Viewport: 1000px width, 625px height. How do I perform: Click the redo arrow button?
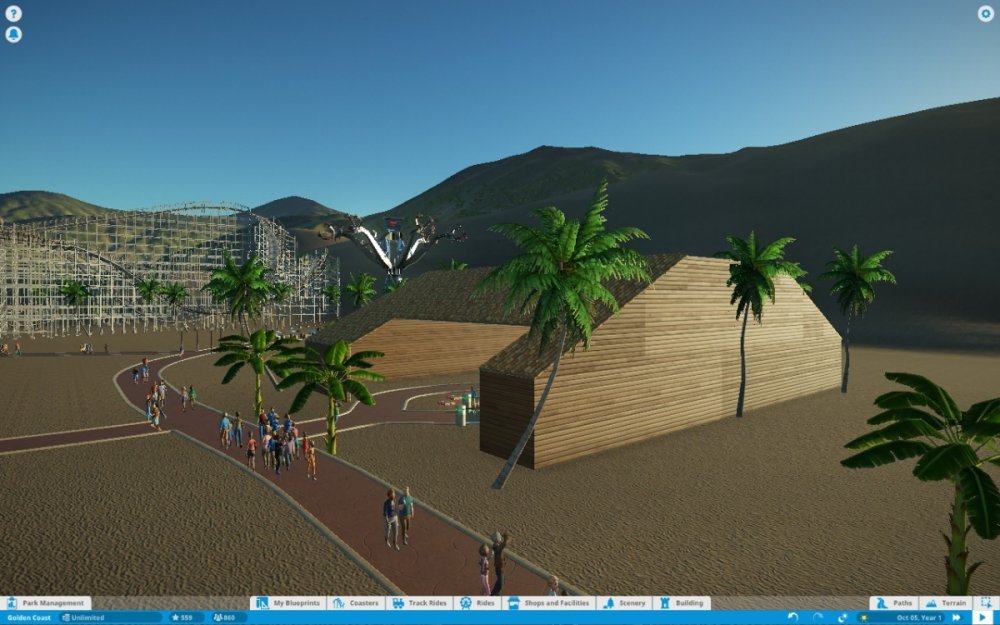818,618
